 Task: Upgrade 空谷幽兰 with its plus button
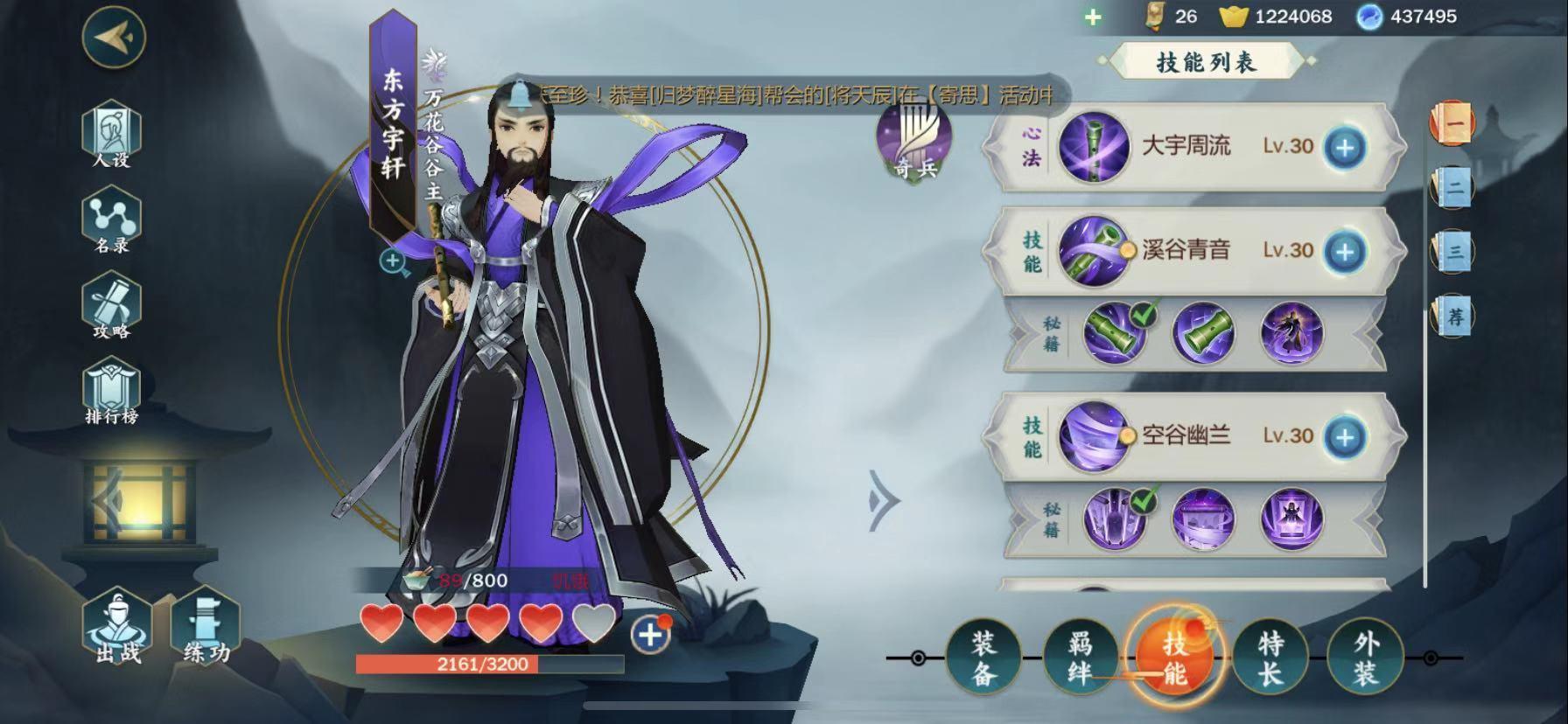pos(1345,436)
